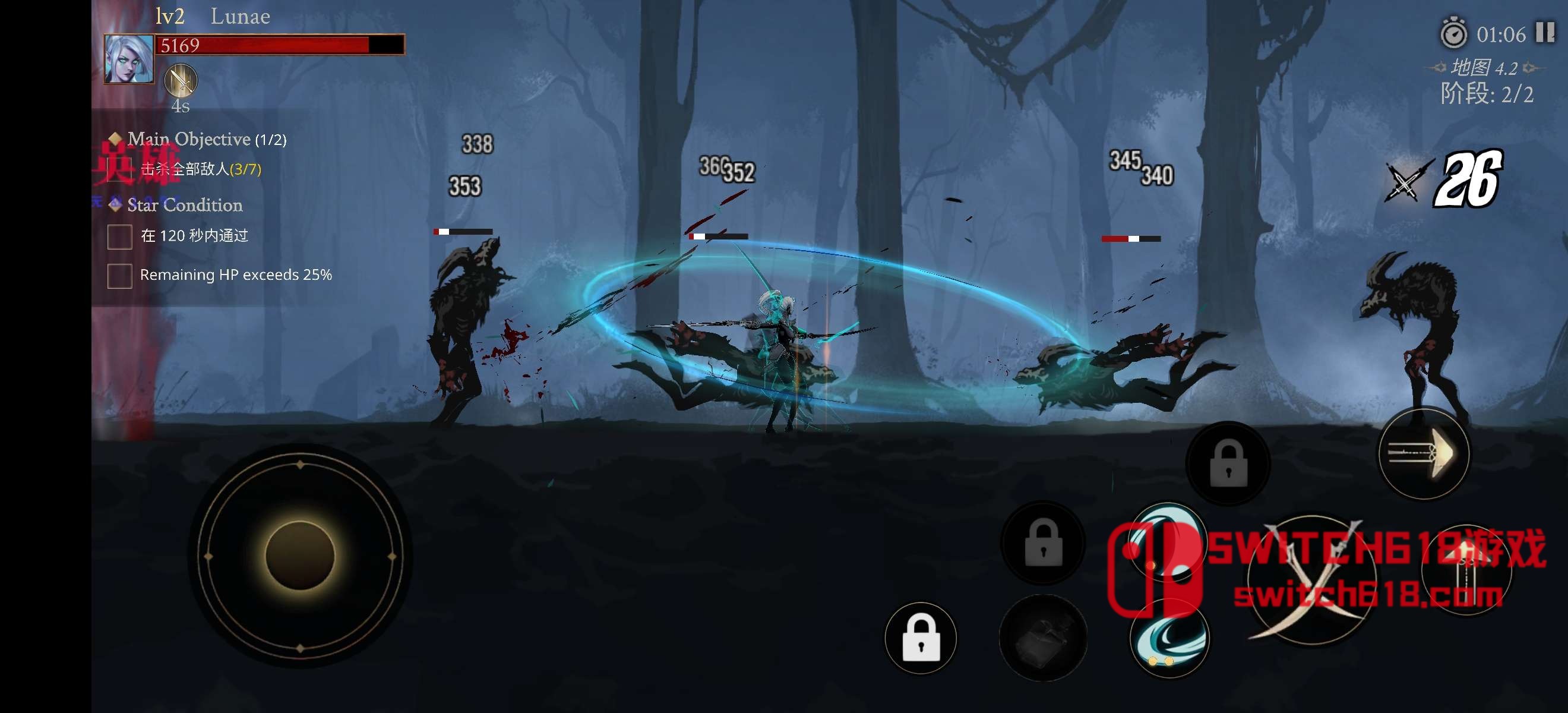Image resolution: width=1568 pixels, height=713 pixels.
Task: Click the Star Condition heading
Action: (x=185, y=204)
